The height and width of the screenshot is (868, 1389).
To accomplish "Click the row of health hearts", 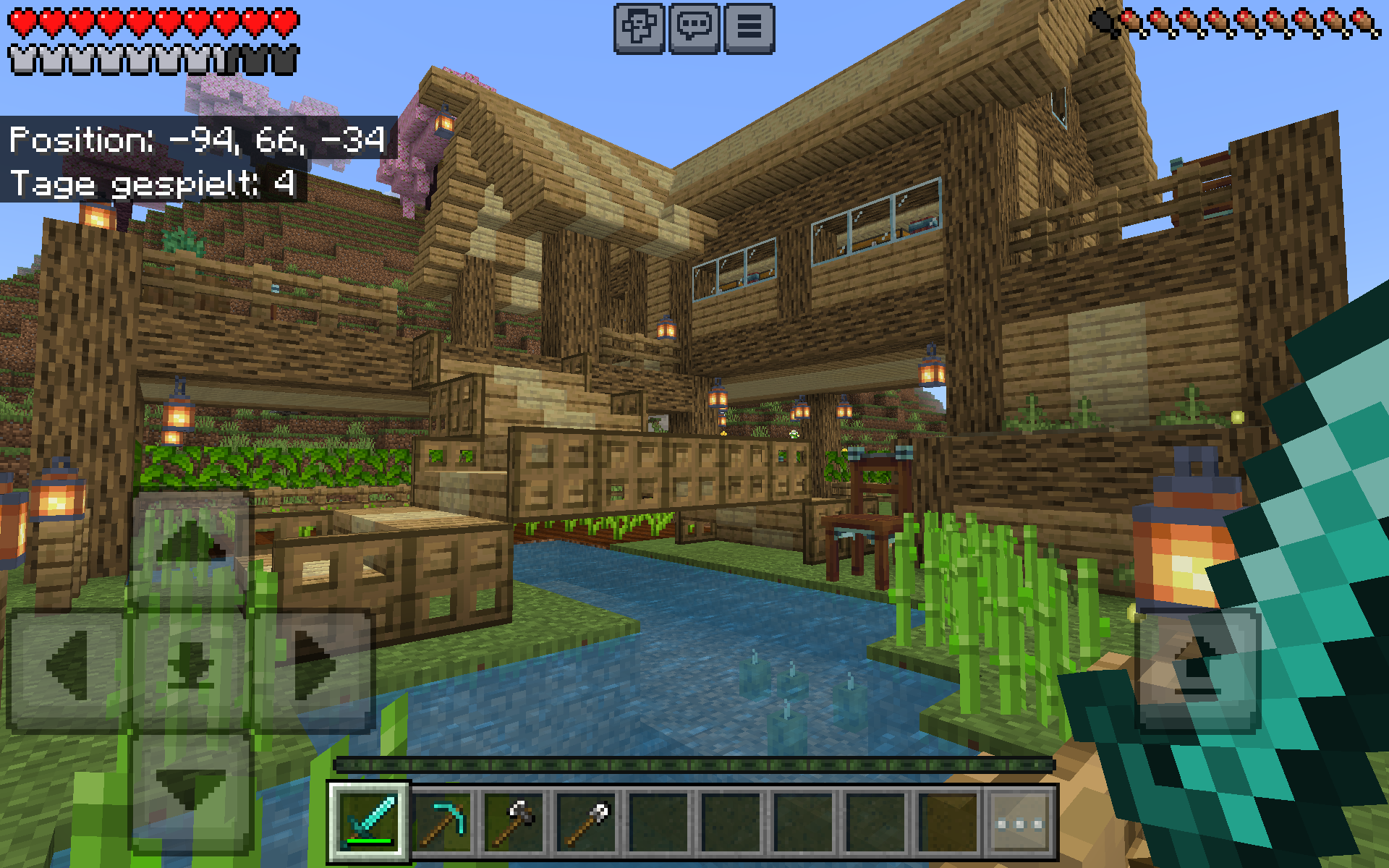I will point(152,20).
